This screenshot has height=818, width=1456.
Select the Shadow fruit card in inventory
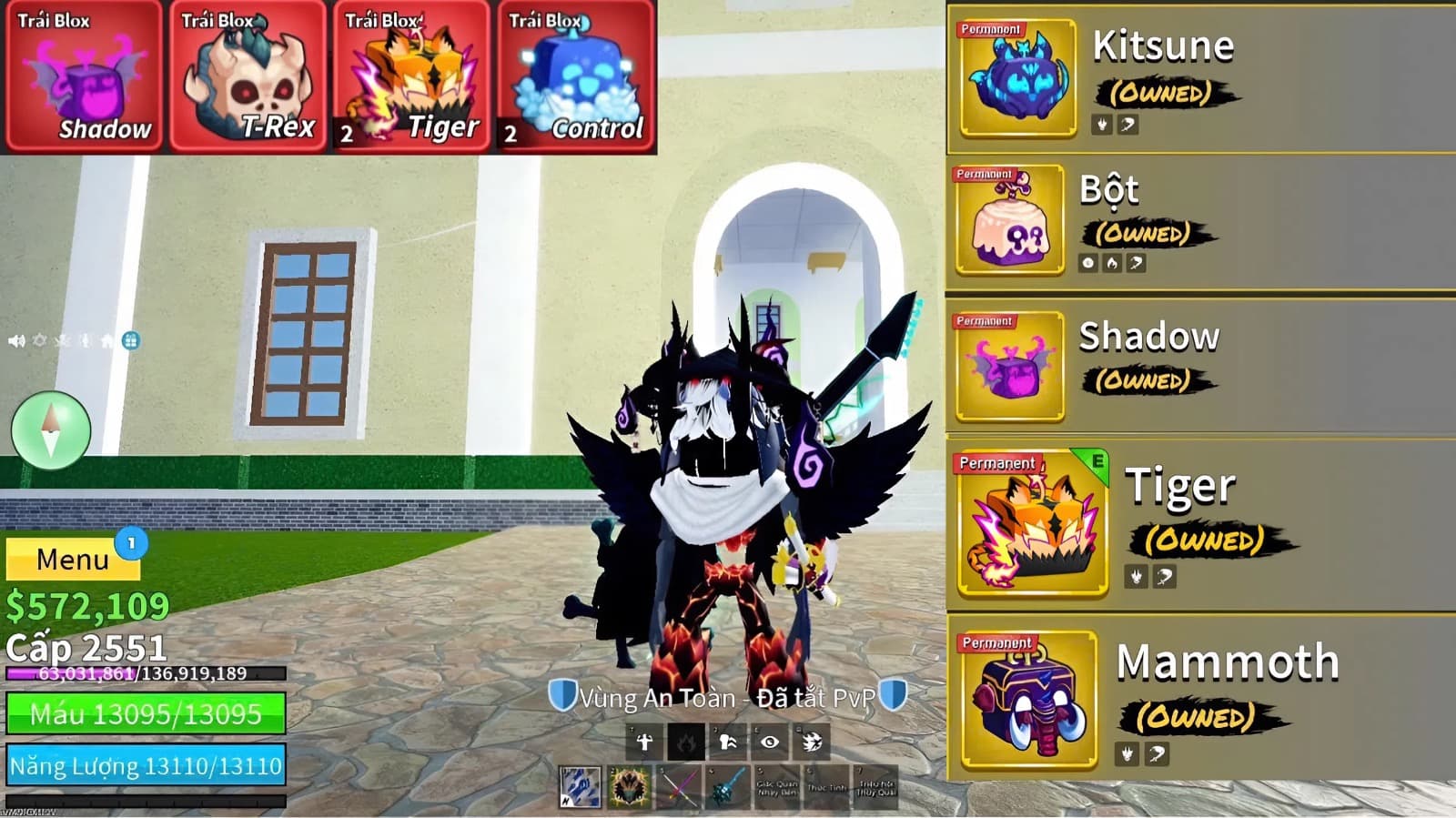(83, 76)
